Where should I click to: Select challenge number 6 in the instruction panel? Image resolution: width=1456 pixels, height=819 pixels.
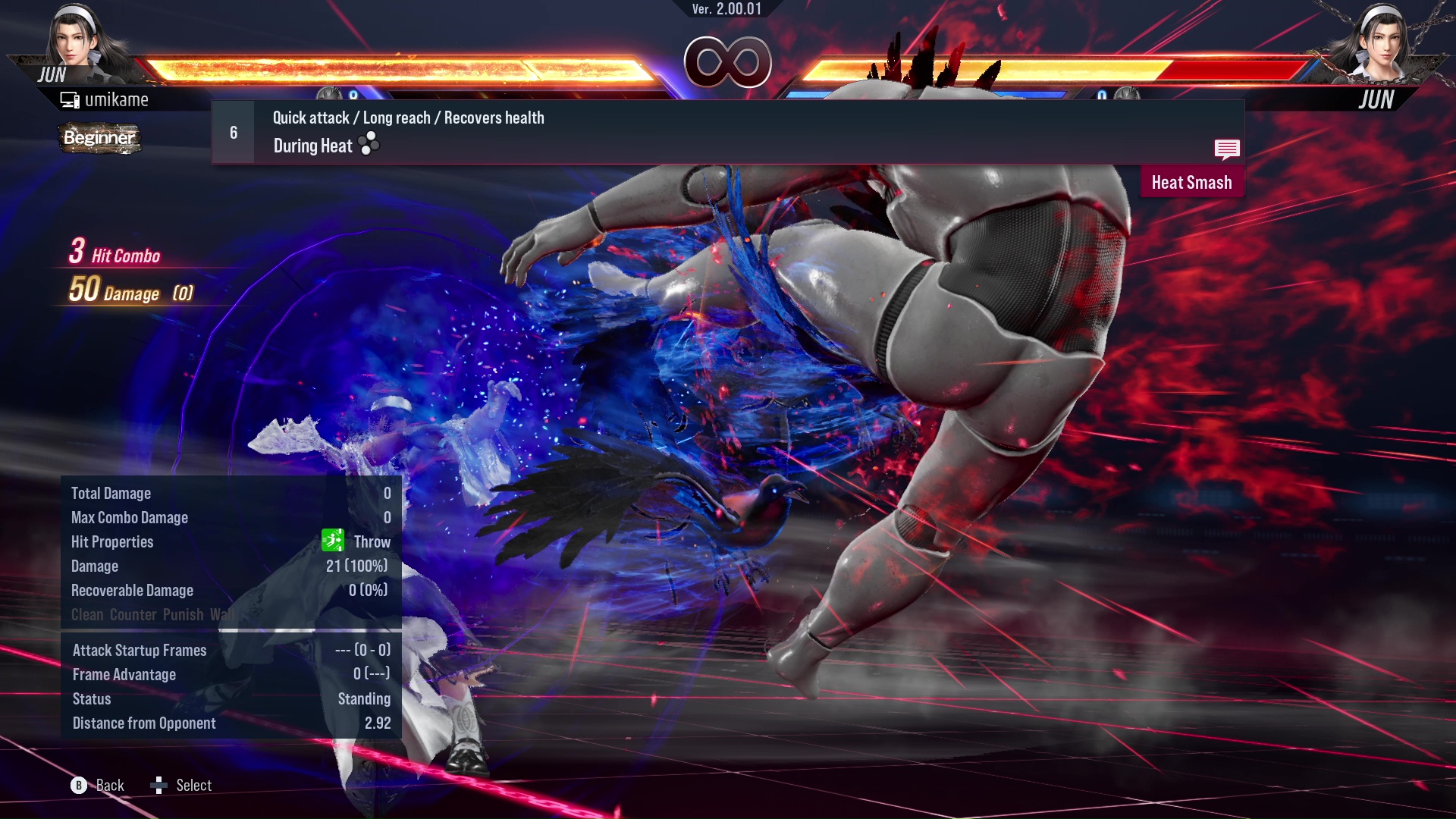(x=232, y=132)
